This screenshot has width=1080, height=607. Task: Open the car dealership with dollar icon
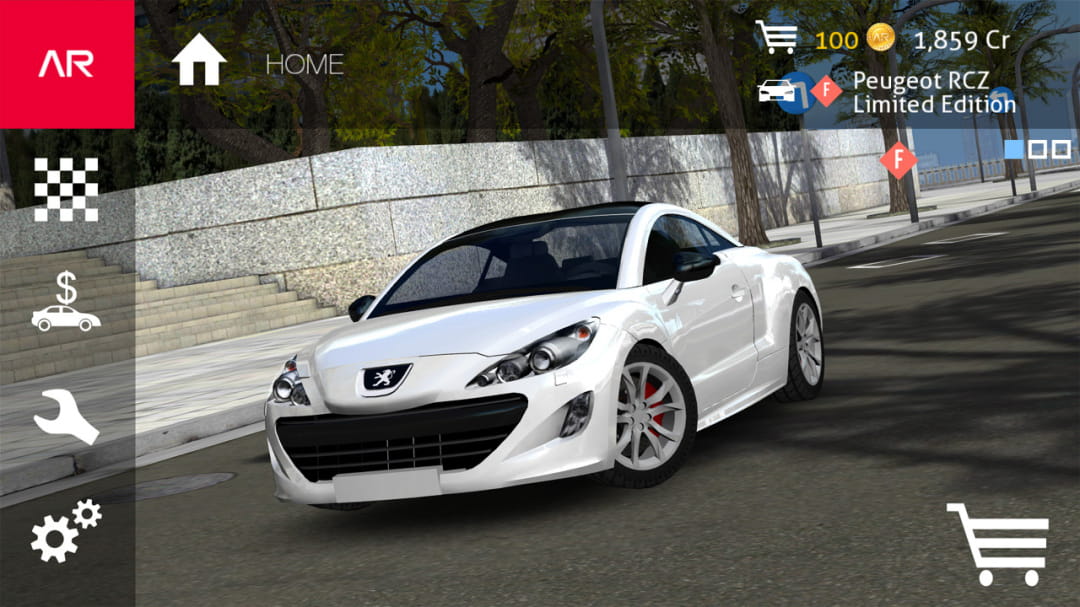66,303
